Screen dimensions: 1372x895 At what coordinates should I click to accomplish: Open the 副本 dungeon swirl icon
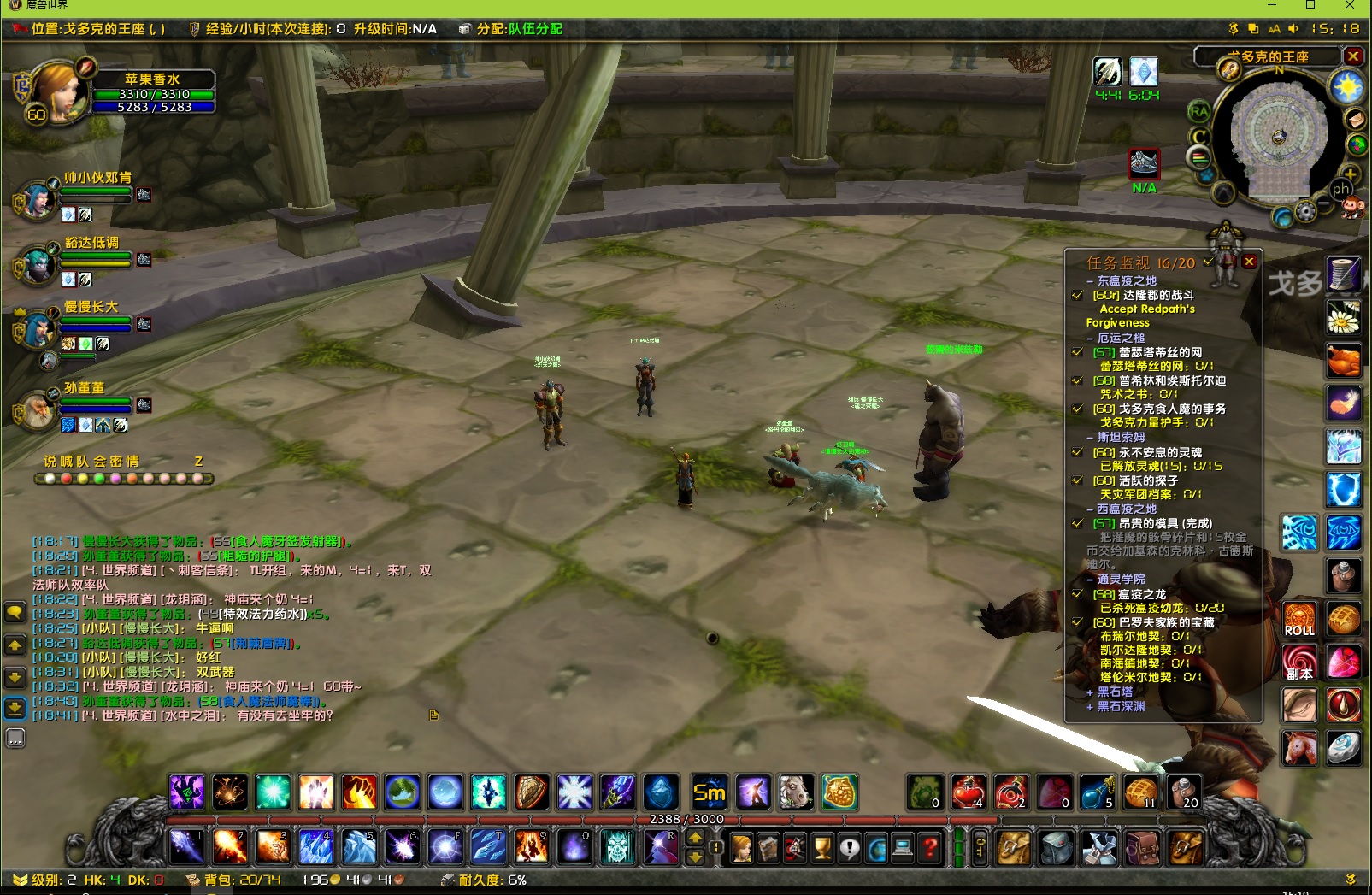pos(1298,662)
